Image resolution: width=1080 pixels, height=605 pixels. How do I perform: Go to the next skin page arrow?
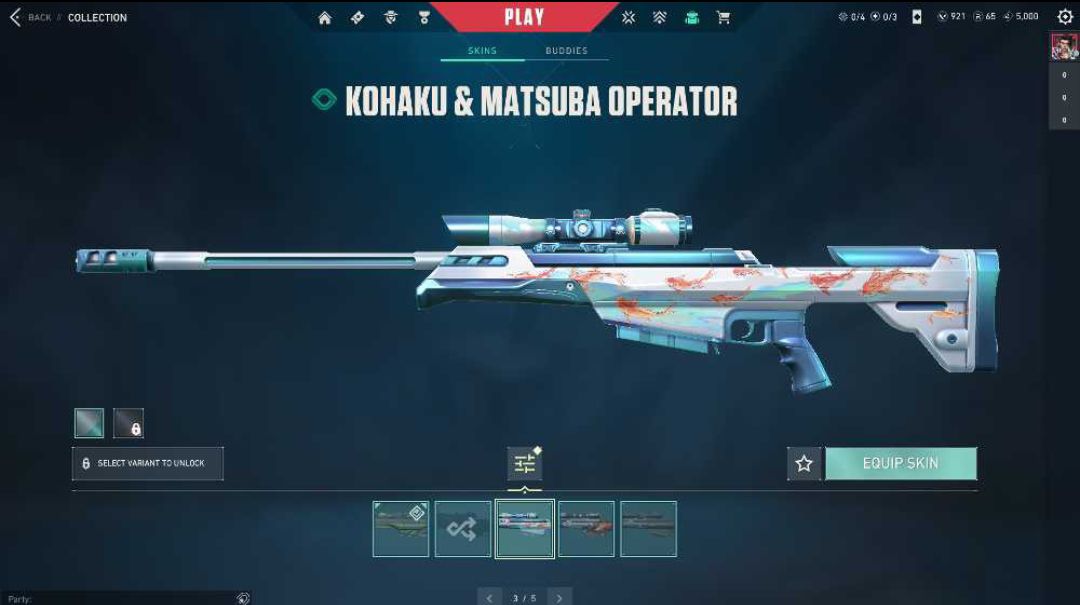coord(559,597)
